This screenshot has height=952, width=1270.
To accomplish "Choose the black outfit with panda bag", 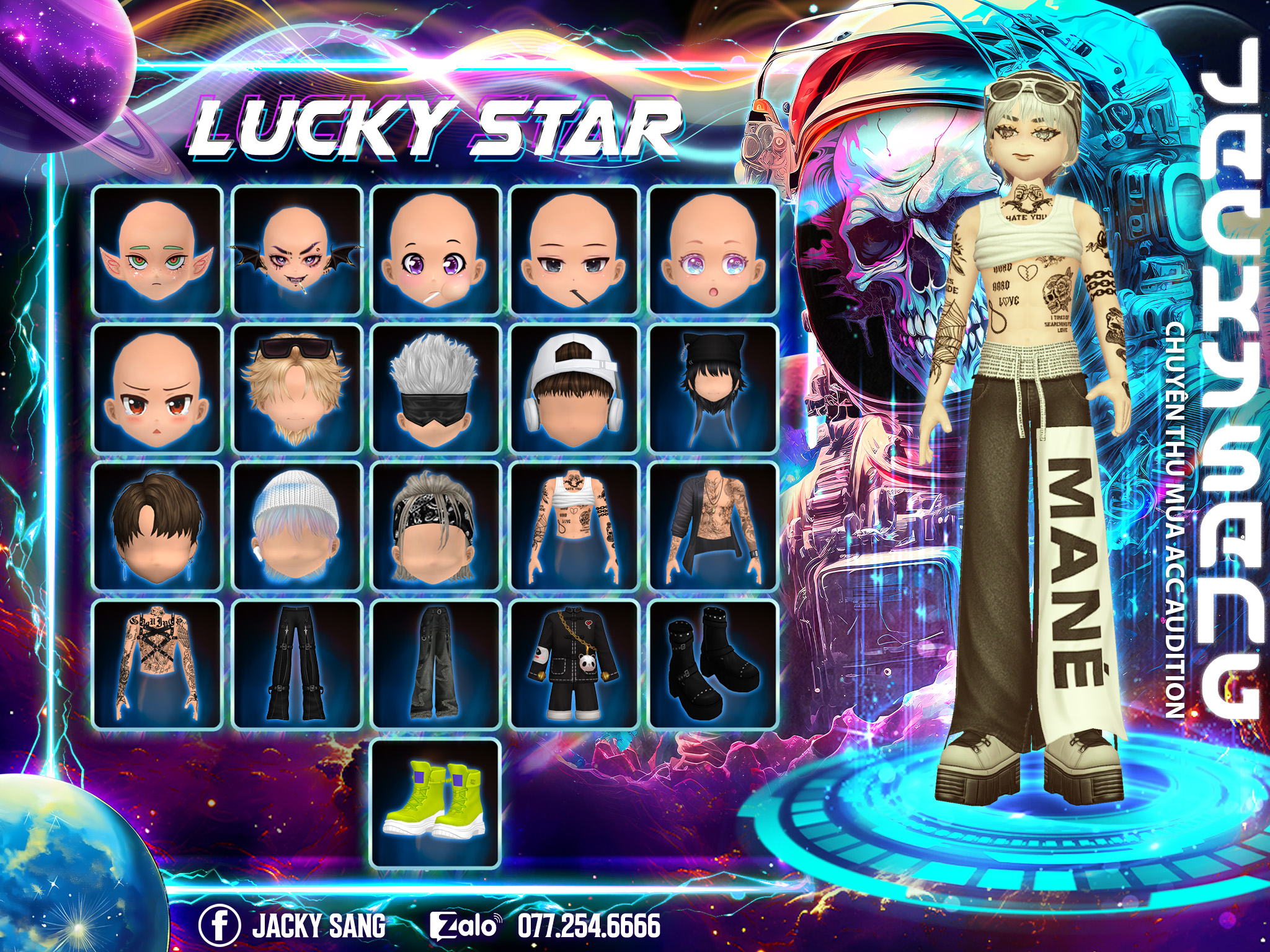I will pyautogui.click(x=574, y=665).
